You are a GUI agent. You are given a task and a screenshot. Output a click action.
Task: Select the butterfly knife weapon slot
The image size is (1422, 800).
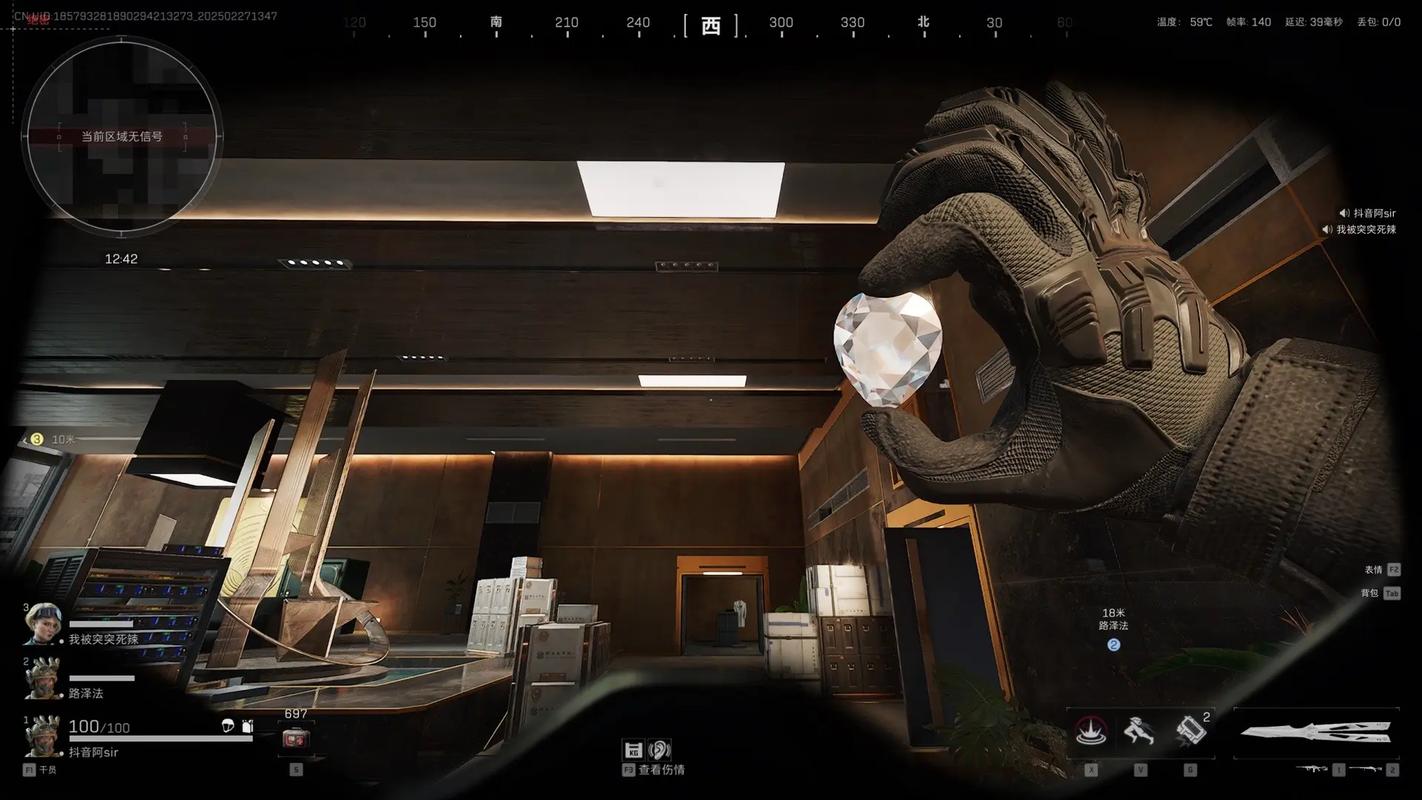click(1316, 733)
